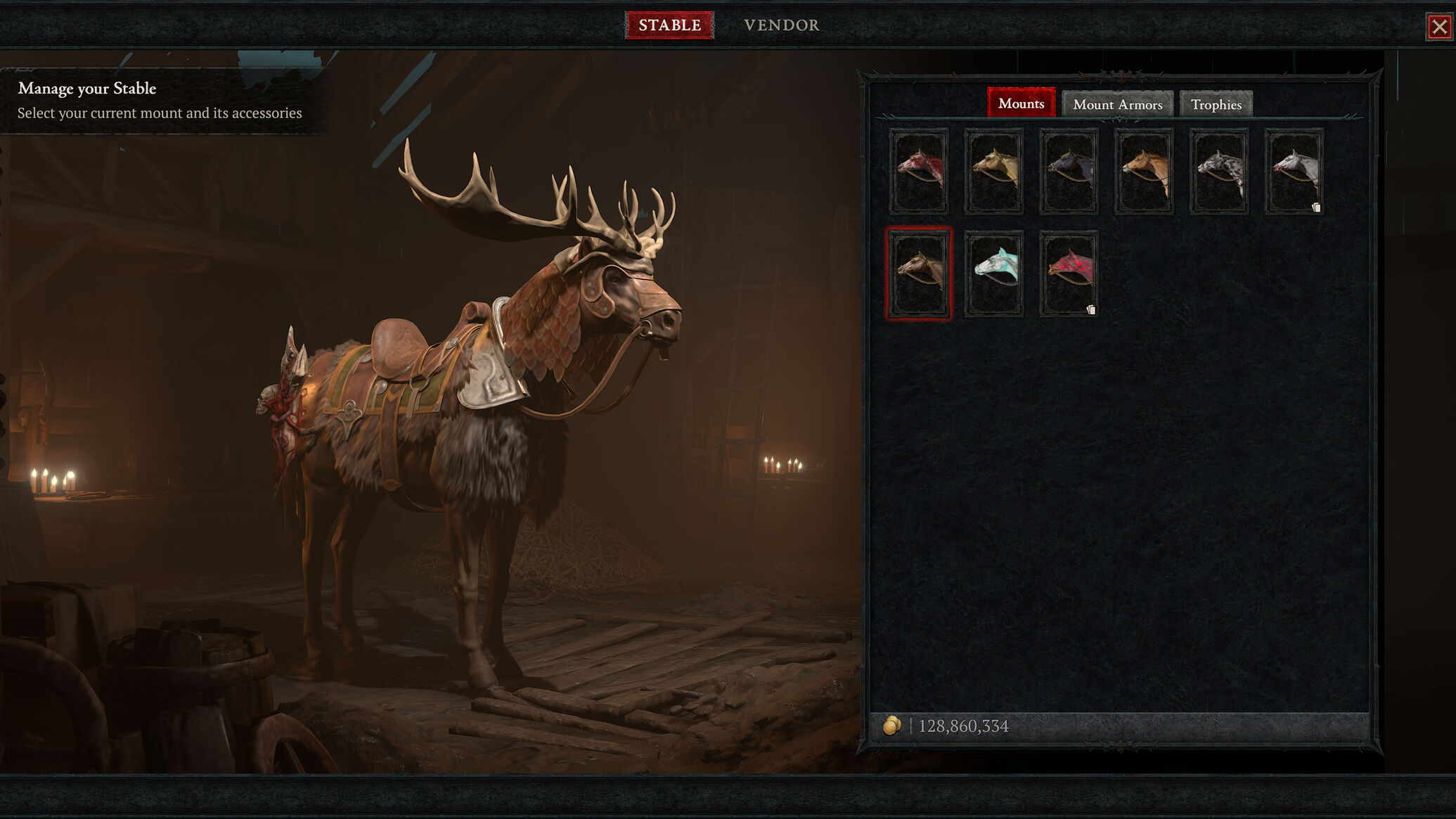Choose the golden palomino horse mount
This screenshot has height=819, width=1456.
tap(994, 172)
